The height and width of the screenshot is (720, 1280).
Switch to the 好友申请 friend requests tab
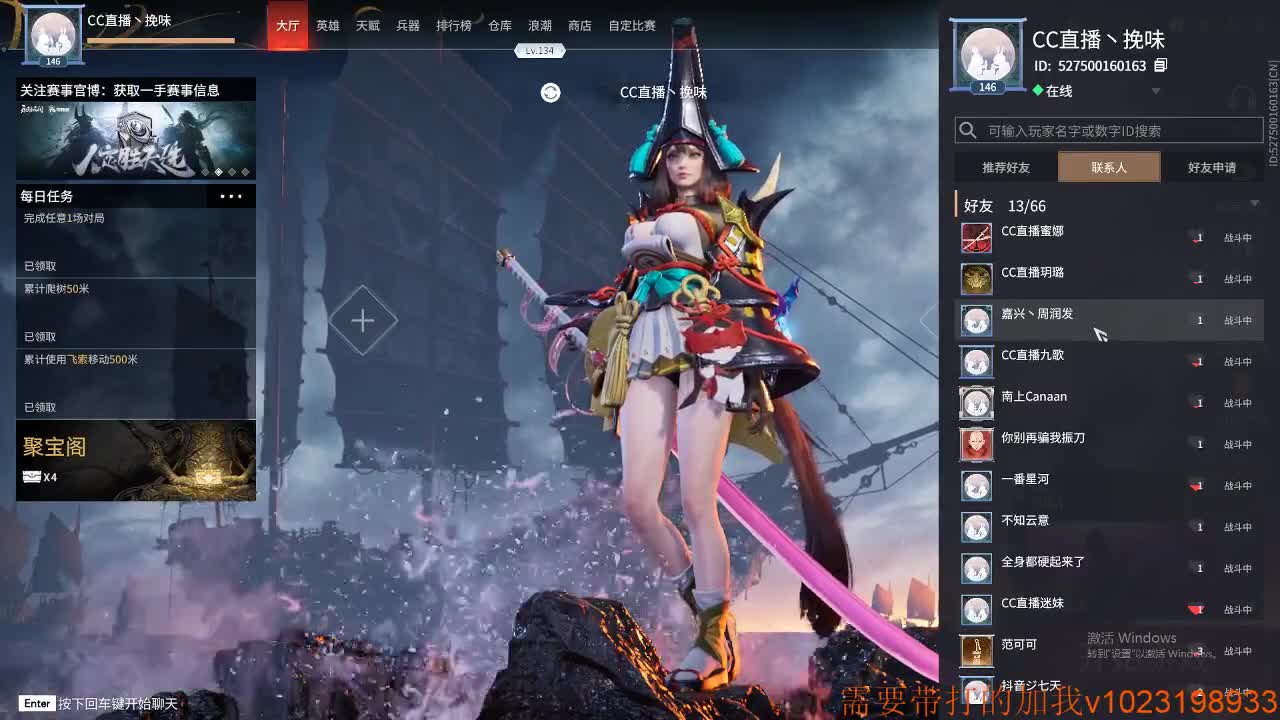pyautogui.click(x=1211, y=167)
